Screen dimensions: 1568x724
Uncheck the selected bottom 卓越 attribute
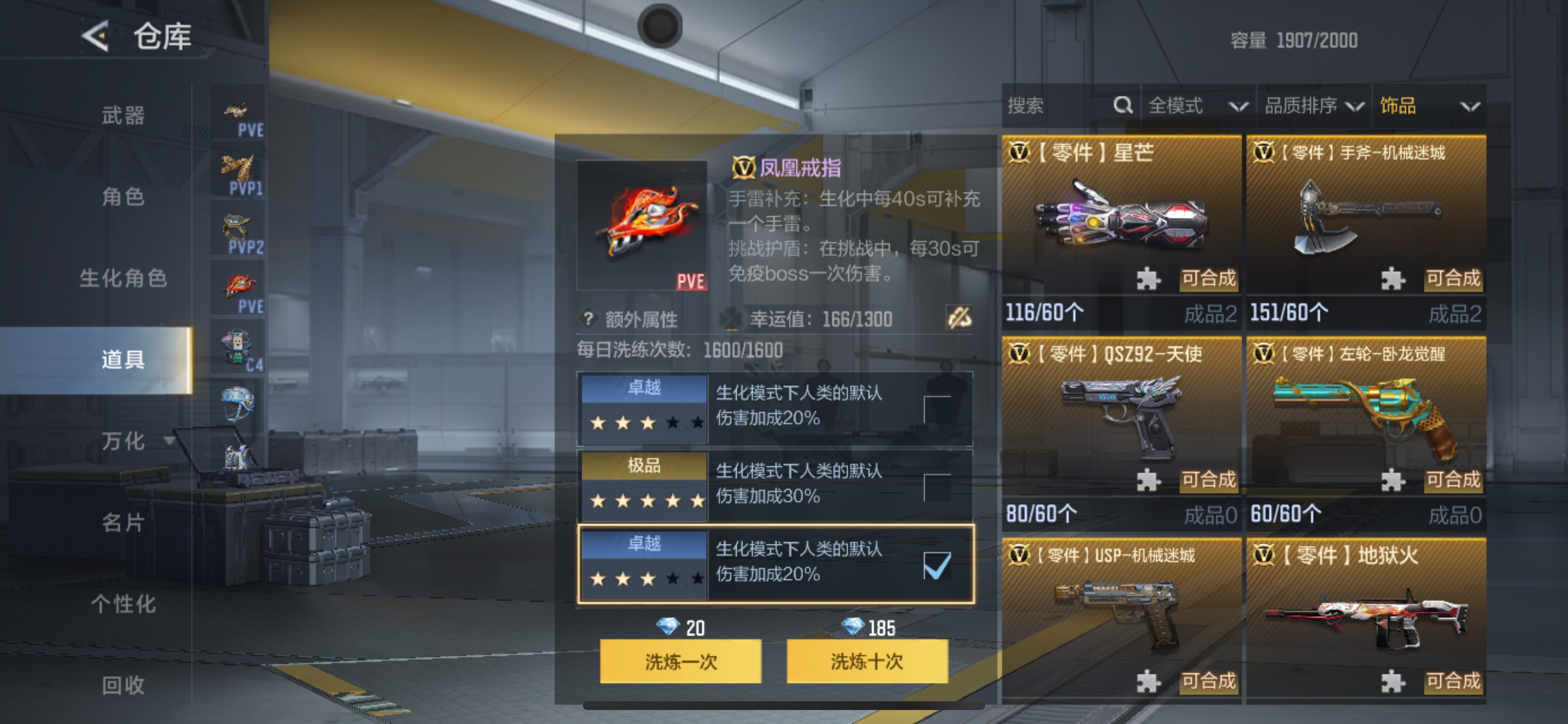tap(937, 566)
